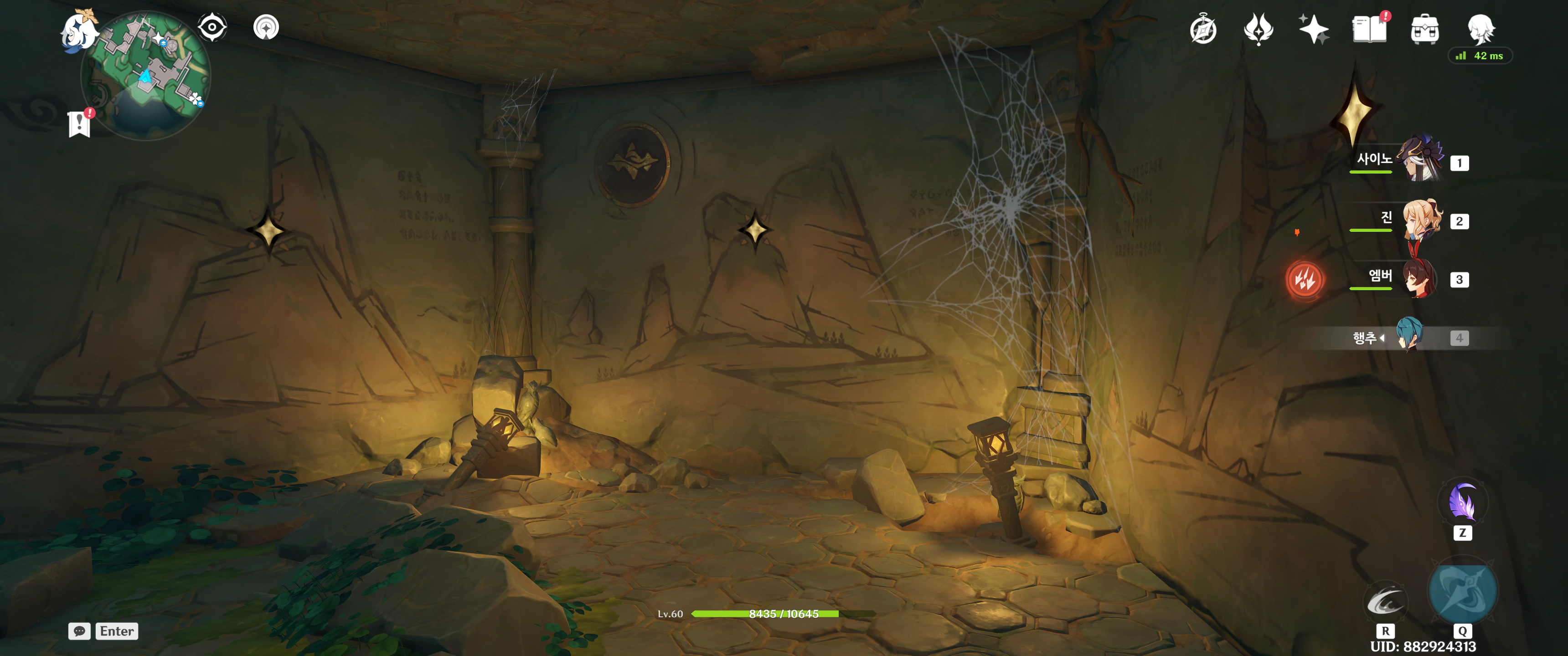Open the quest navigation icon
The height and width of the screenshot is (656, 1568).
(266, 27)
